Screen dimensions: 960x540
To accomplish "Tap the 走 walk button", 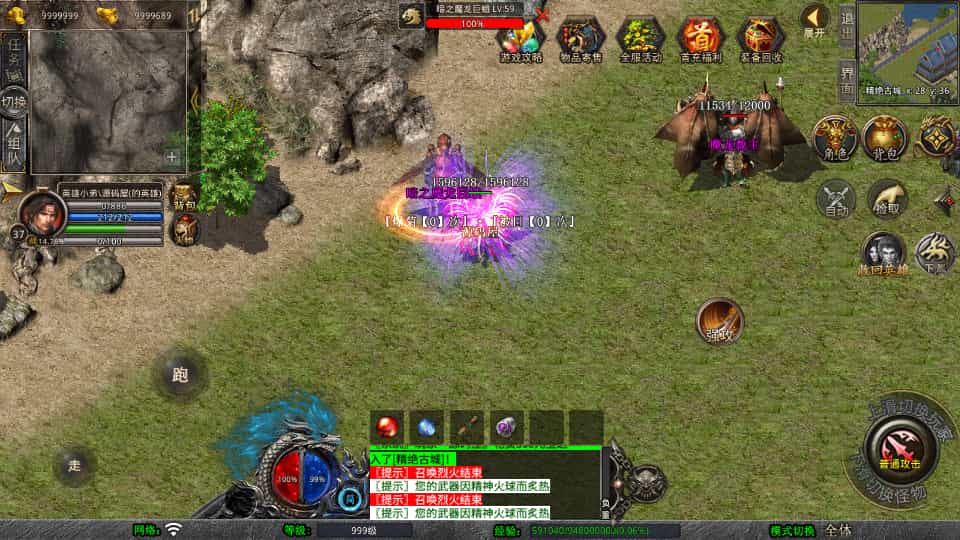I will (x=75, y=465).
